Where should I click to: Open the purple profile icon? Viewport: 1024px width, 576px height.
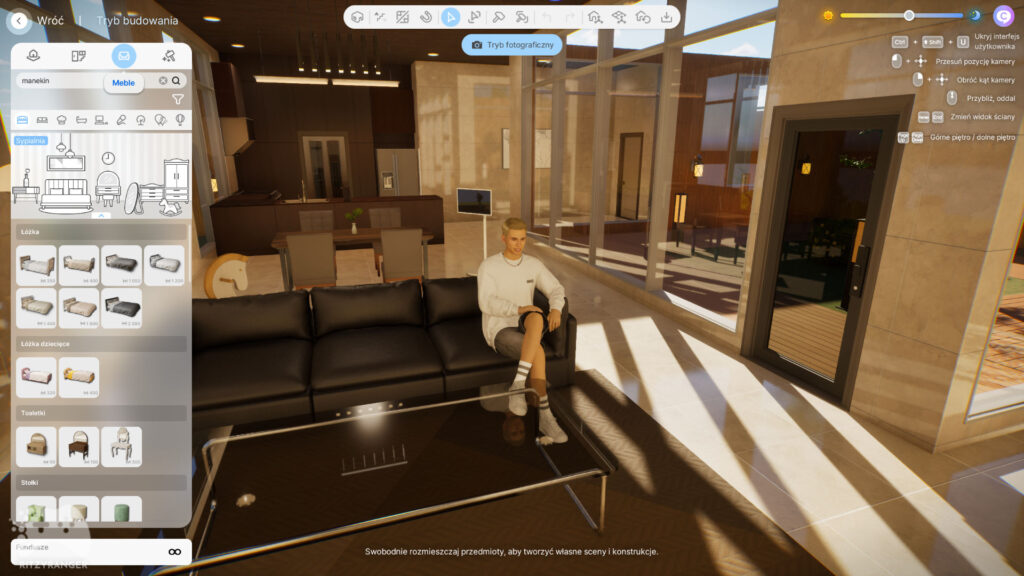[x=1003, y=16]
